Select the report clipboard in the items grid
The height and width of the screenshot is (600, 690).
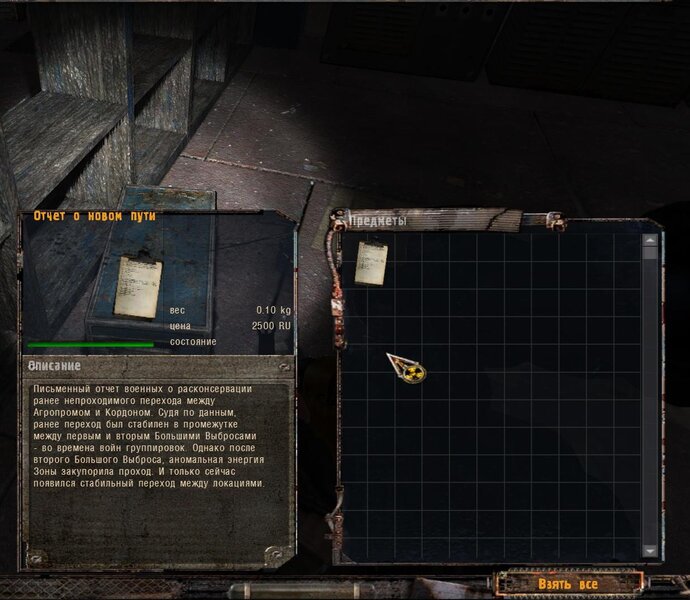pyautogui.click(x=372, y=261)
